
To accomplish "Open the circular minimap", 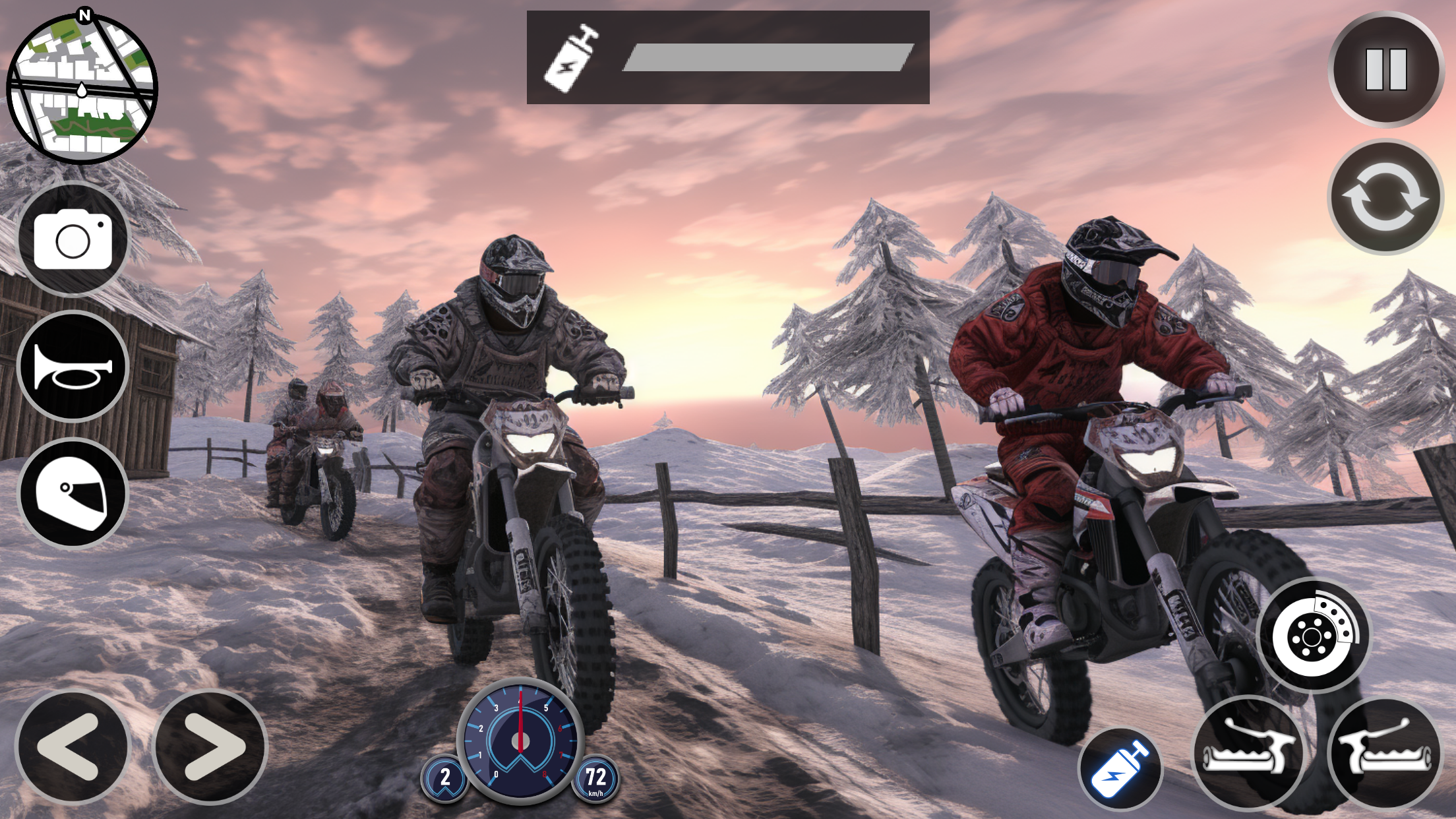I will pyautogui.click(x=82, y=88).
